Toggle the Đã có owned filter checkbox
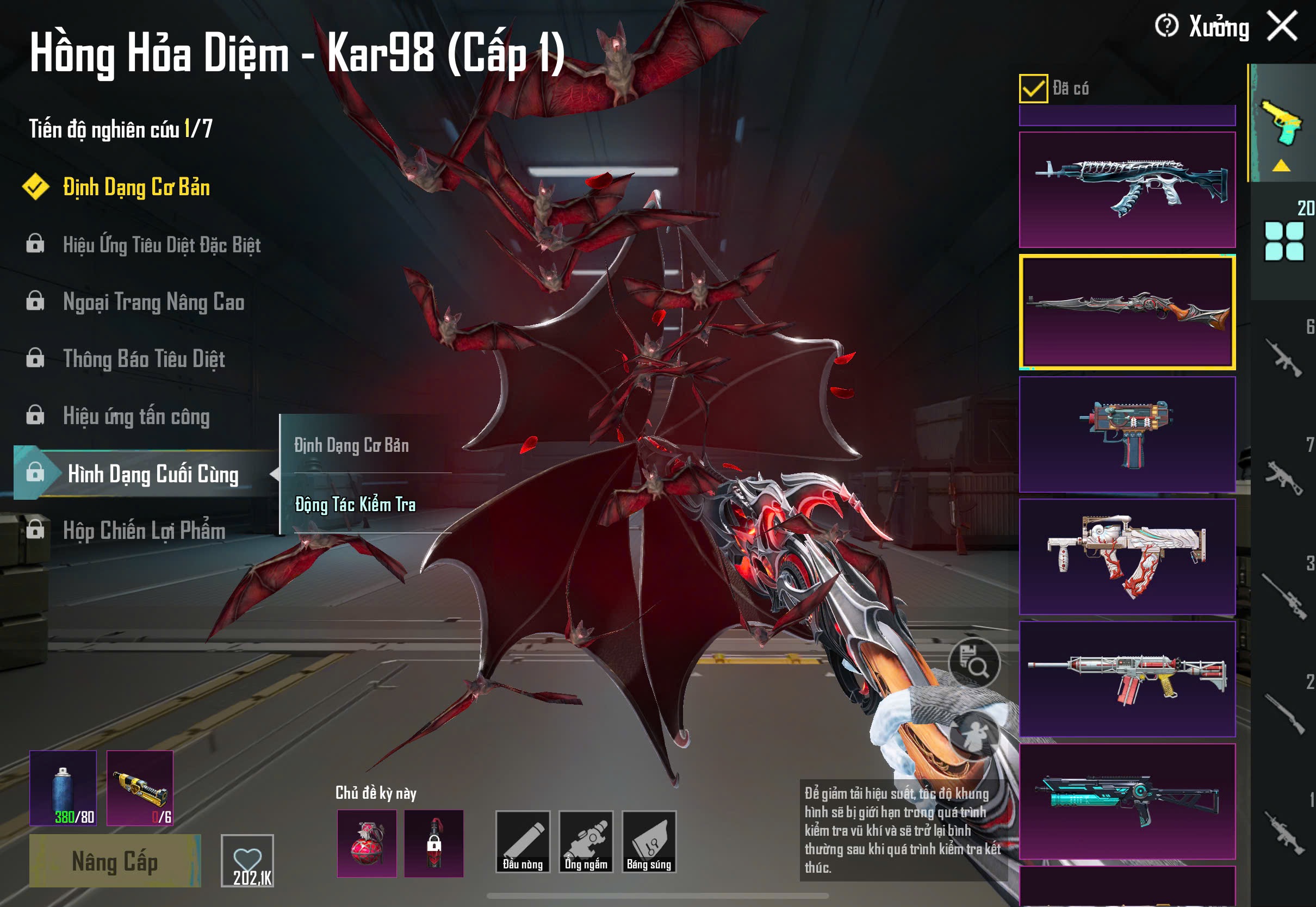 click(1033, 89)
